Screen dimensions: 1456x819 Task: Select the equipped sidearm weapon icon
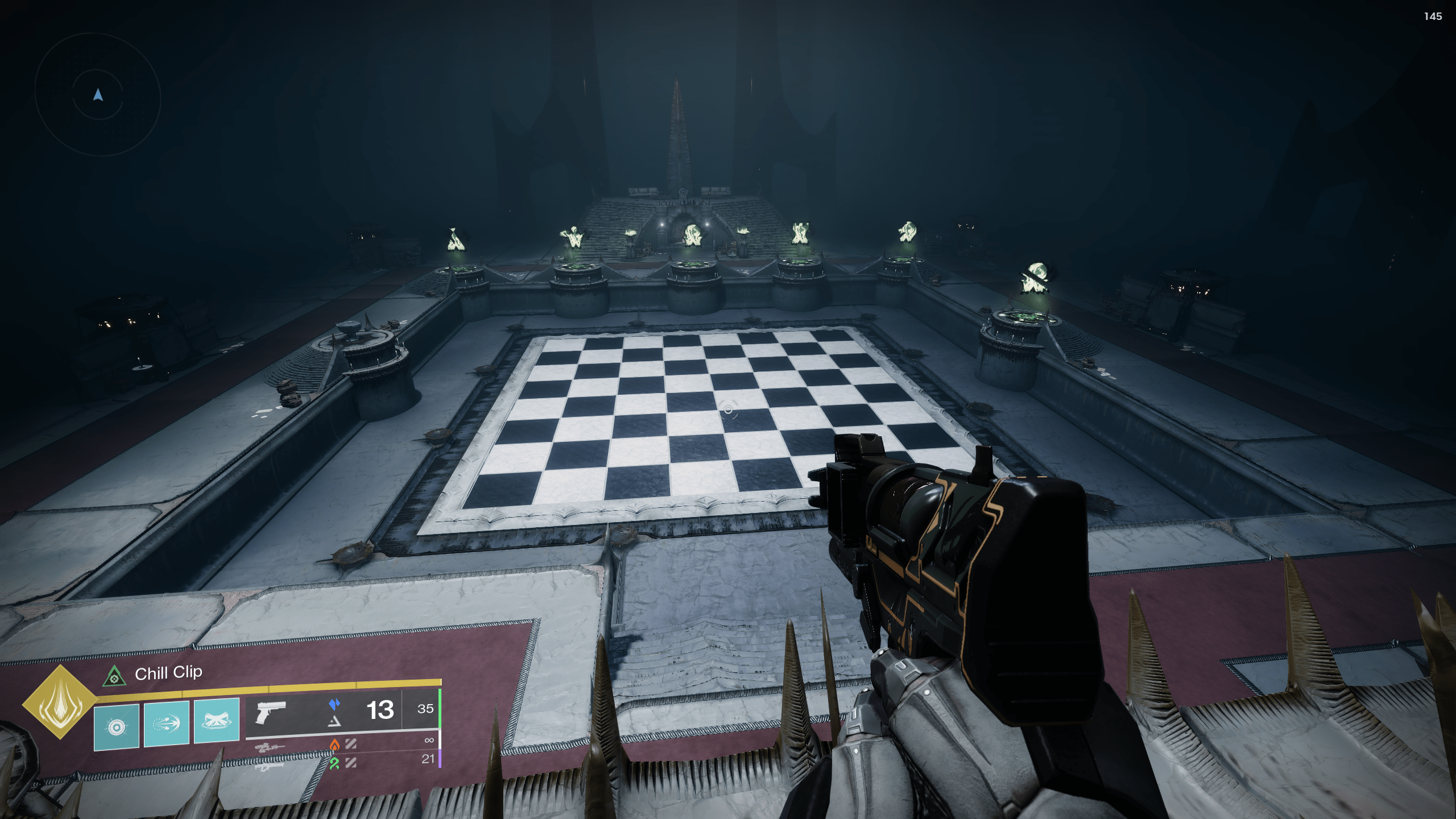coord(268,712)
